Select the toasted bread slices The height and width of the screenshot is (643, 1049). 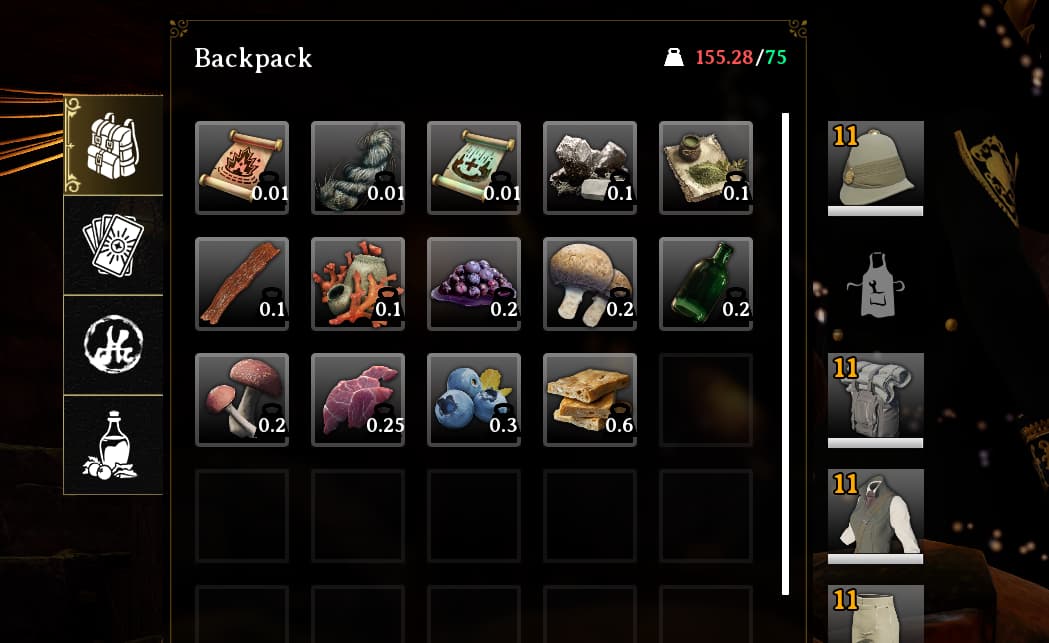pyautogui.click(x=590, y=399)
